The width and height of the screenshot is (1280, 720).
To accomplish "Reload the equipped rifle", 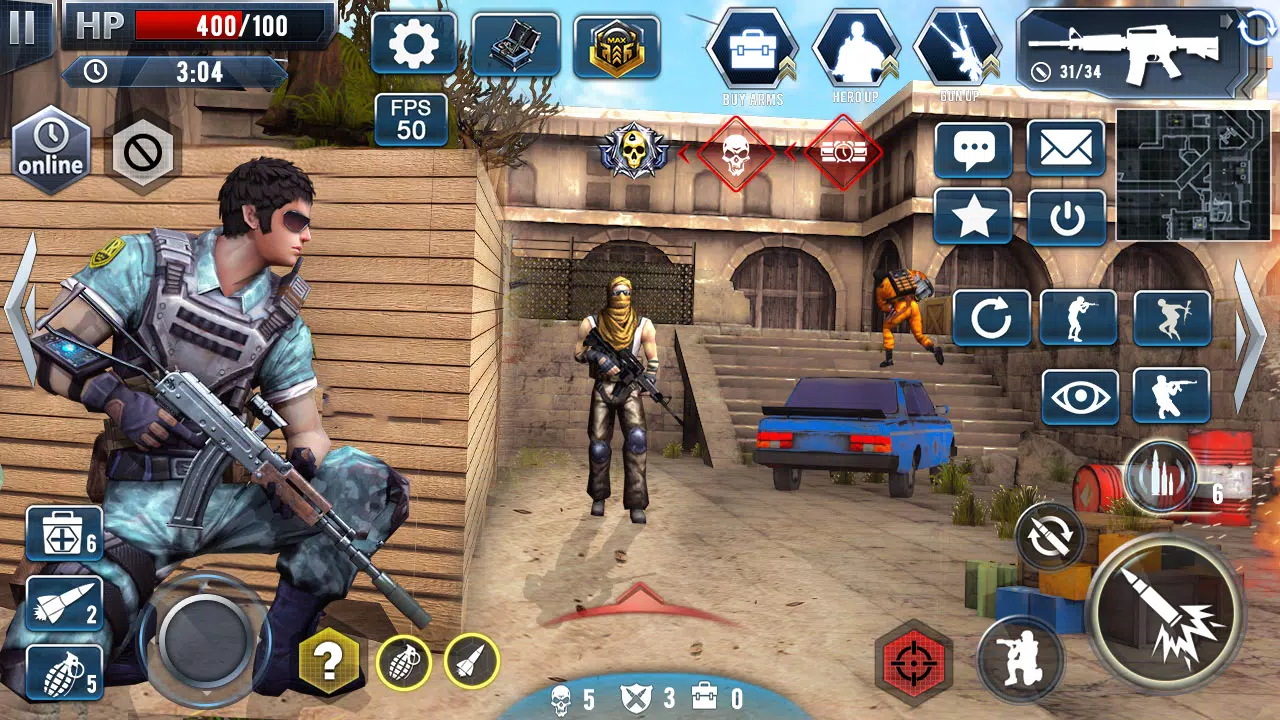I will click(x=992, y=318).
